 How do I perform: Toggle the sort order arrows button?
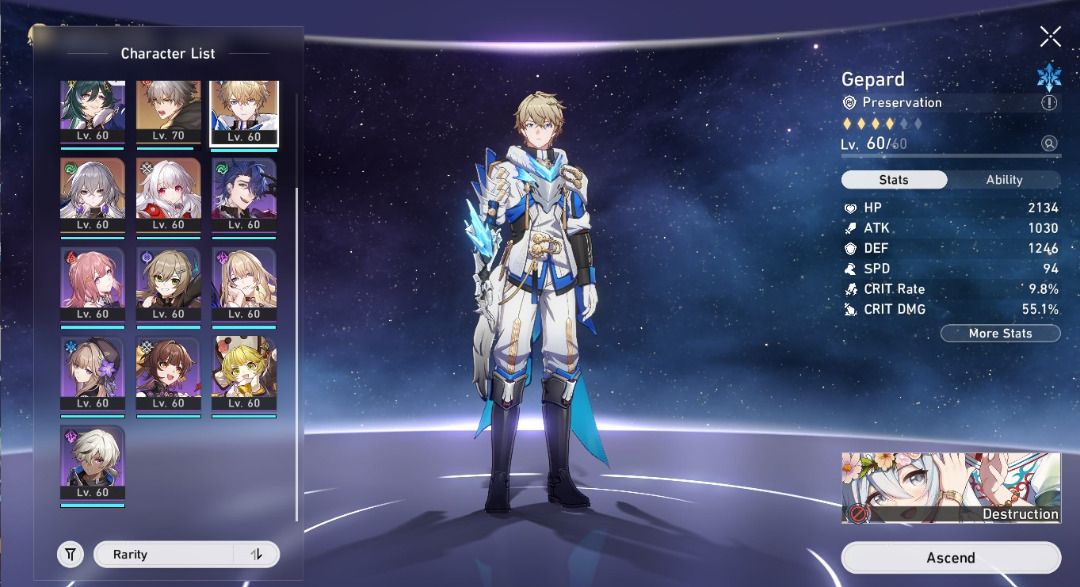(x=256, y=554)
